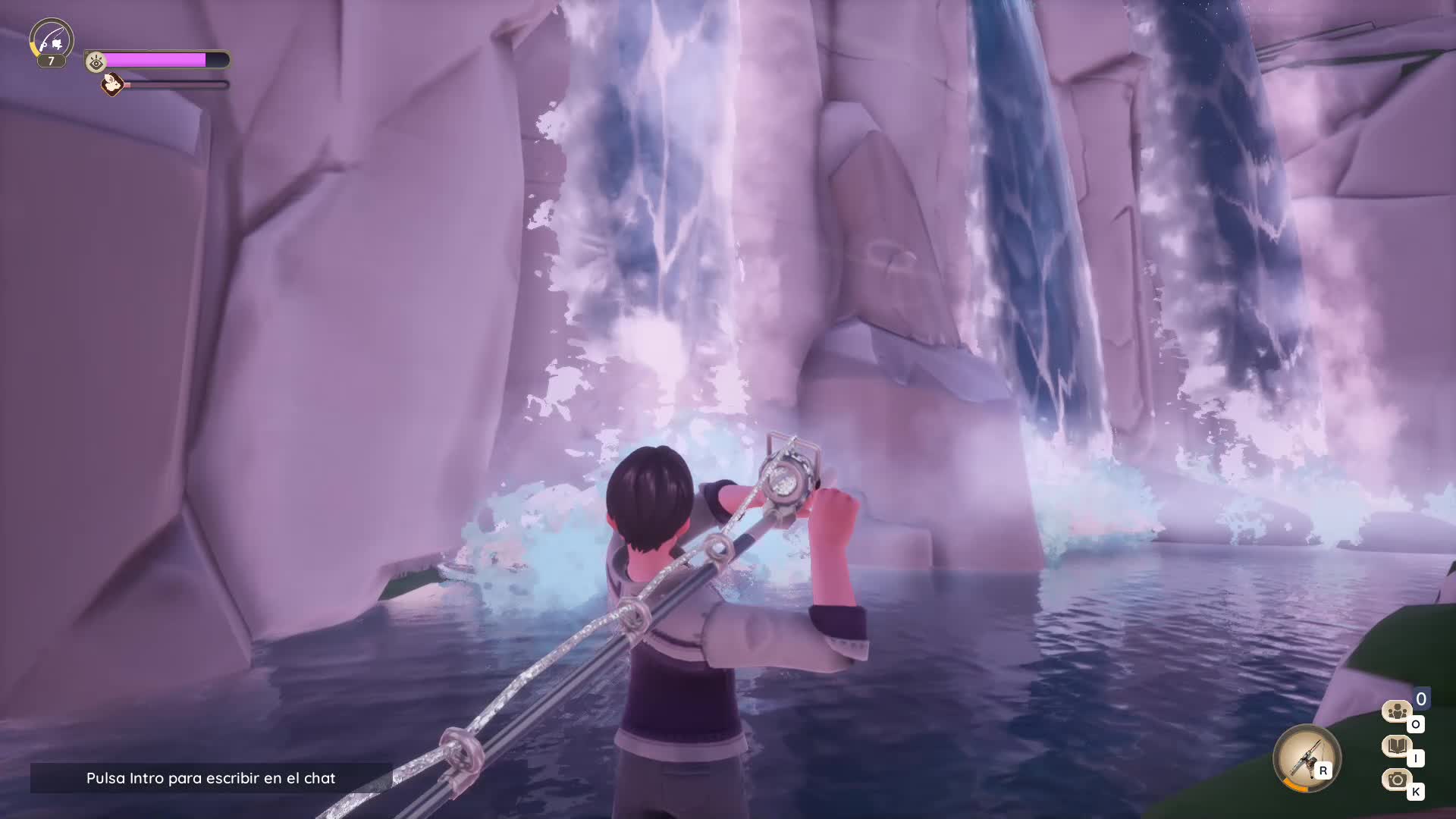This screenshot has height=819, width=1456.
Task: Select the equipped fishing rod tool
Action: click(1306, 758)
